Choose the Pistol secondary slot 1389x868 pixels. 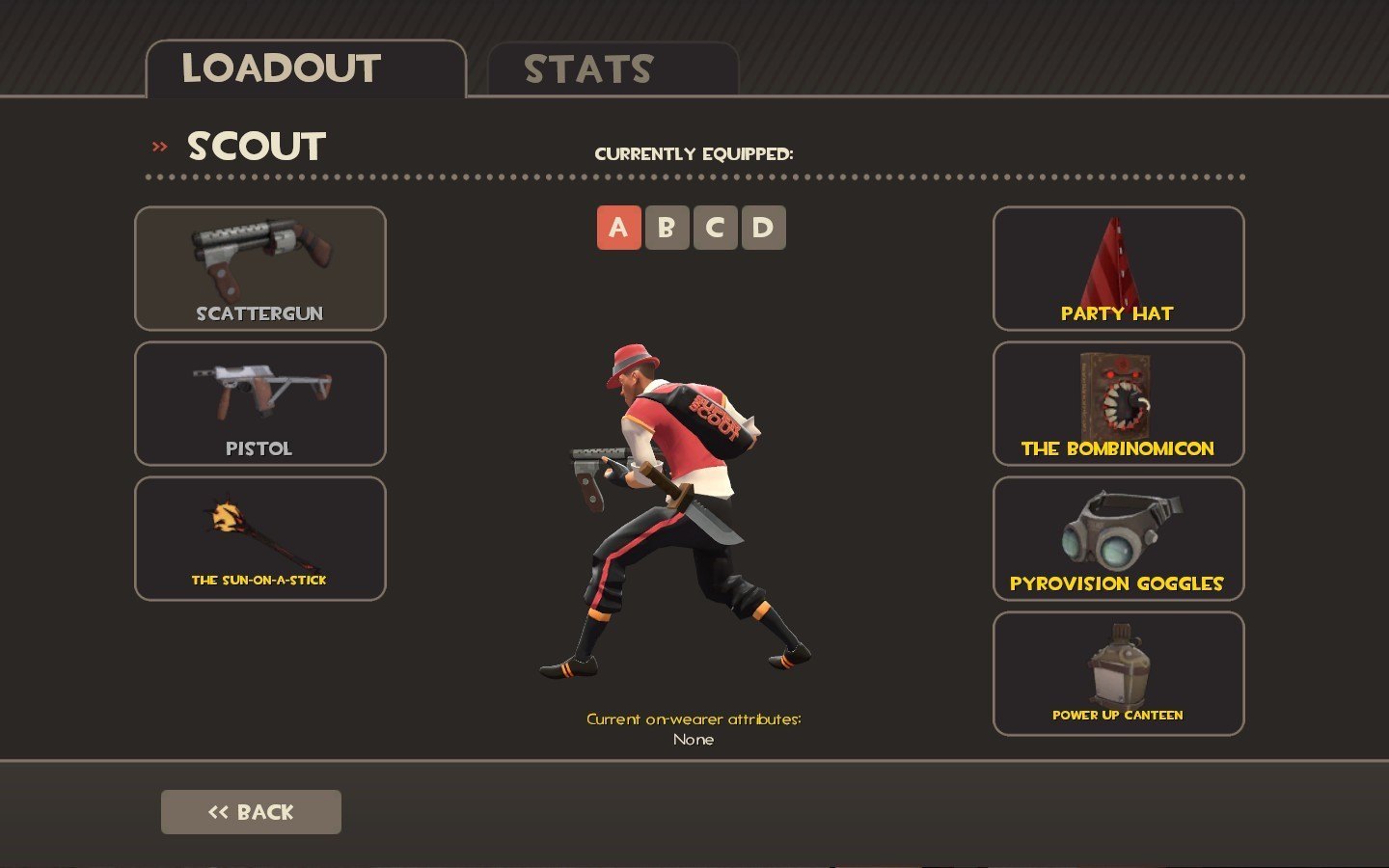click(260, 404)
